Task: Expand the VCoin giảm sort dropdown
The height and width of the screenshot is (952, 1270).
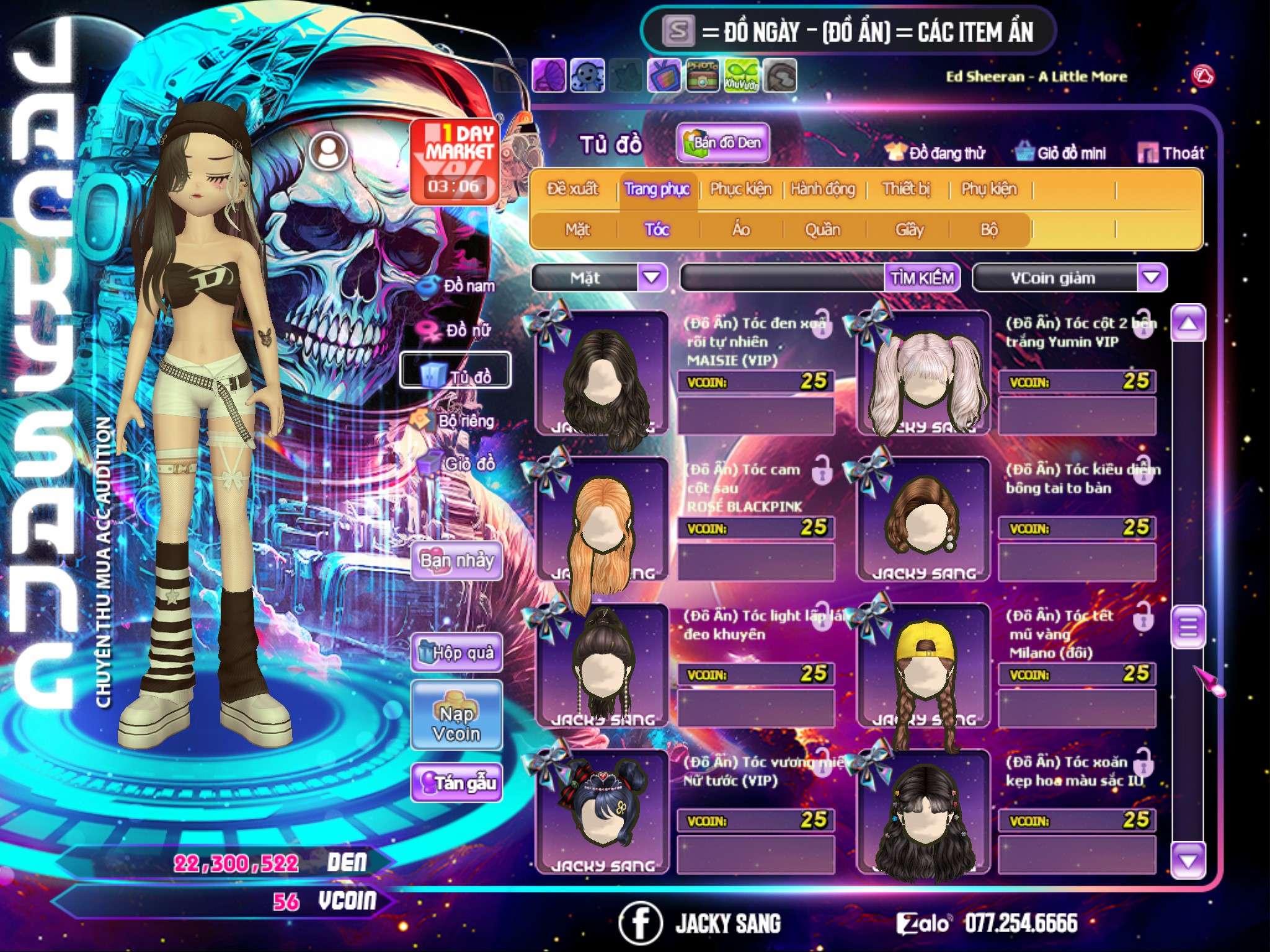Action: click(x=1152, y=278)
